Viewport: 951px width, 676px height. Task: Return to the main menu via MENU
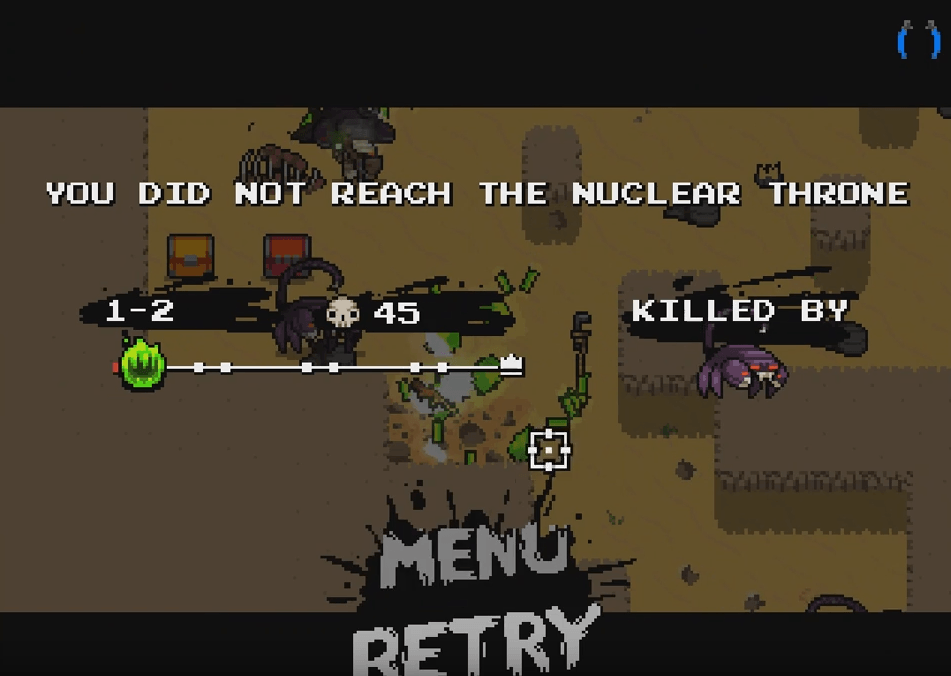click(x=472, y=554)
